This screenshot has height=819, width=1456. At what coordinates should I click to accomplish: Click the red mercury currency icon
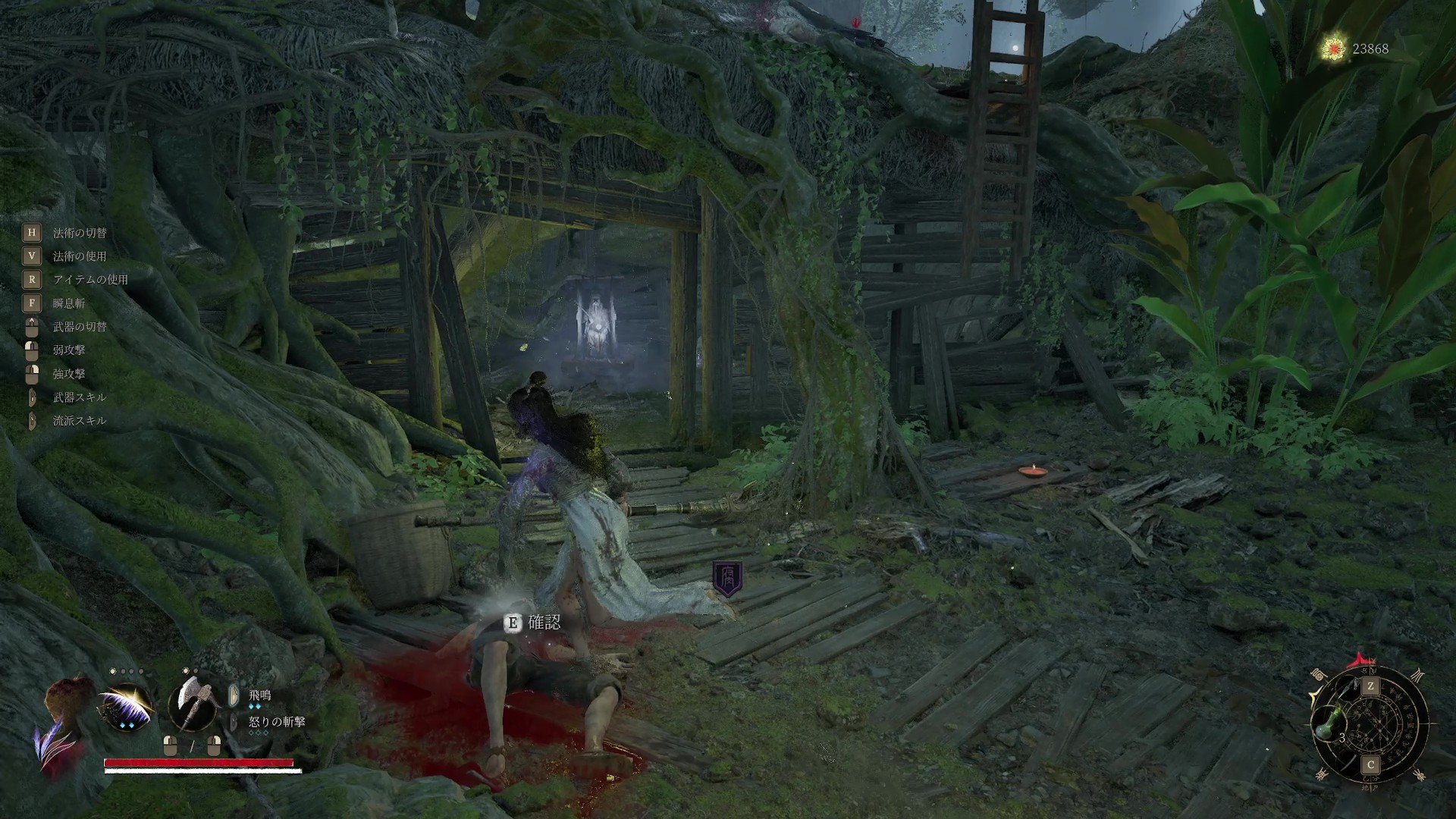(x=1333, y=49)
